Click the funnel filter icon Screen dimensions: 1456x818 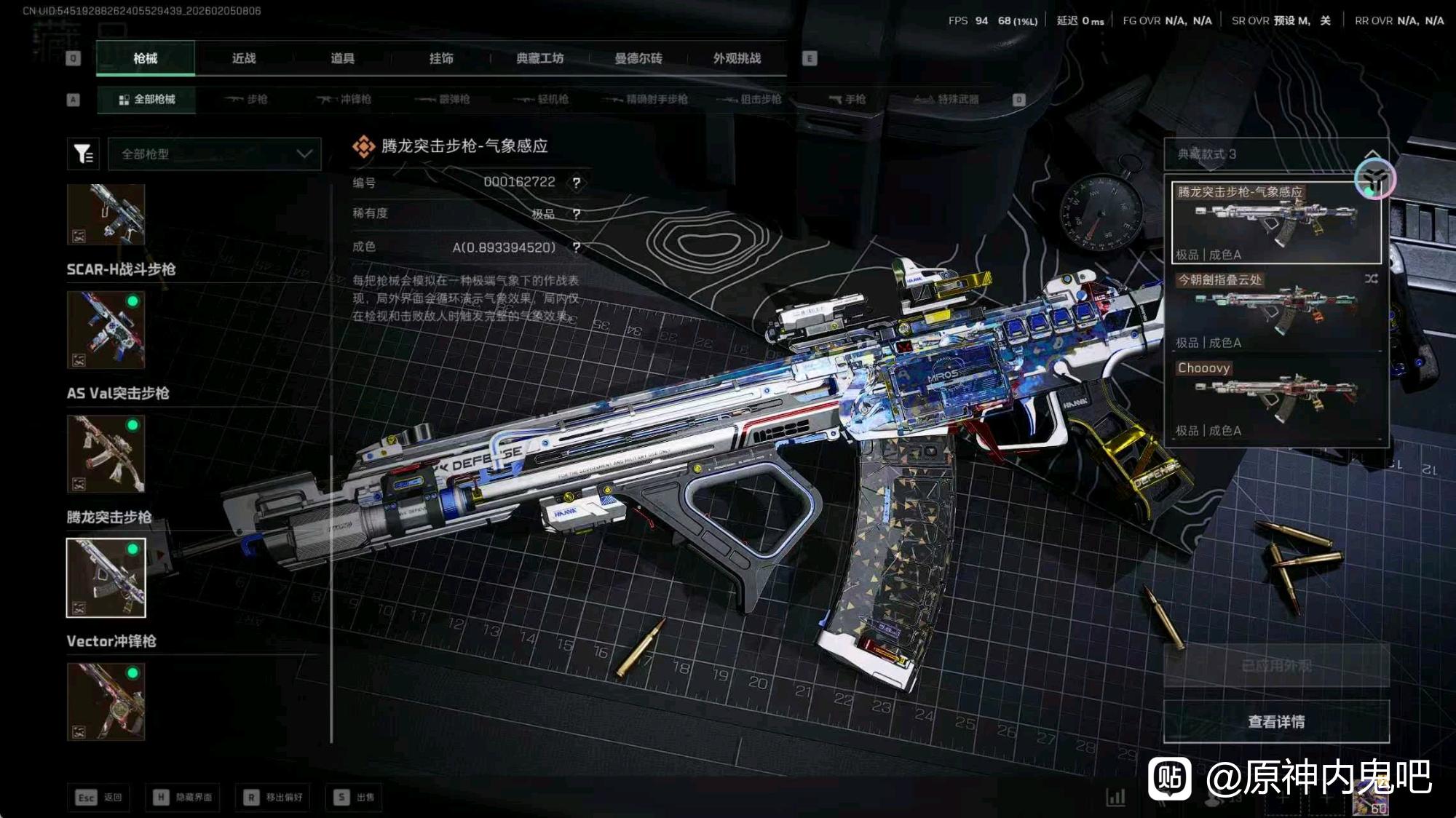tap(83, 154)
